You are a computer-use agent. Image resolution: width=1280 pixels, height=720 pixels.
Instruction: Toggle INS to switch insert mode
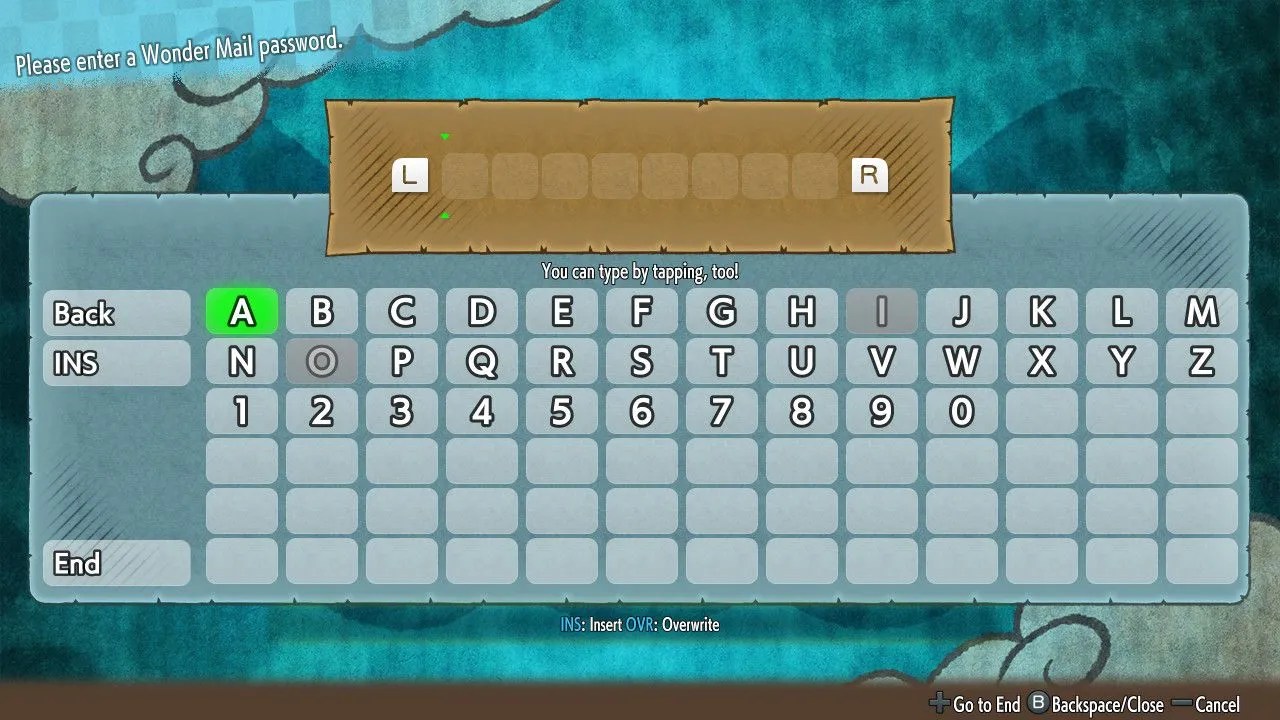113,363
